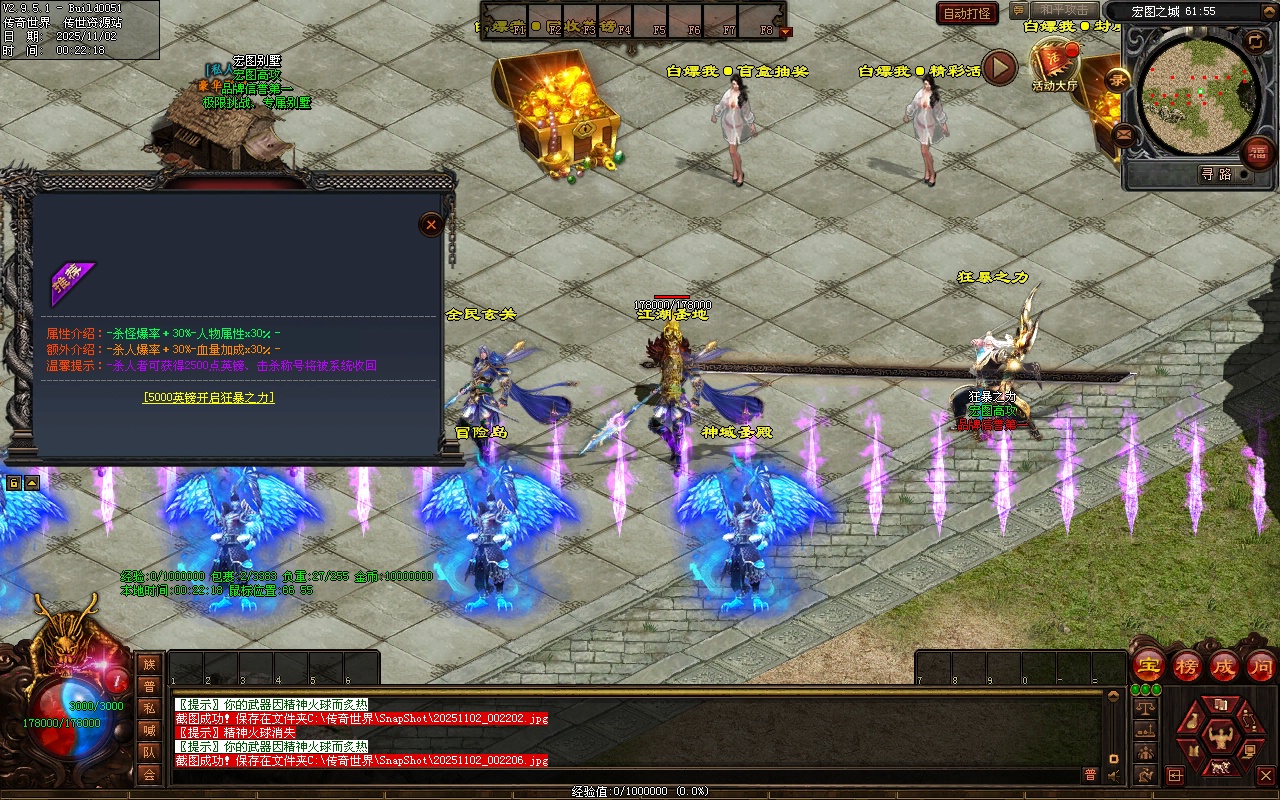Switch to the 喊 shout channel

(x=149, y=730)
